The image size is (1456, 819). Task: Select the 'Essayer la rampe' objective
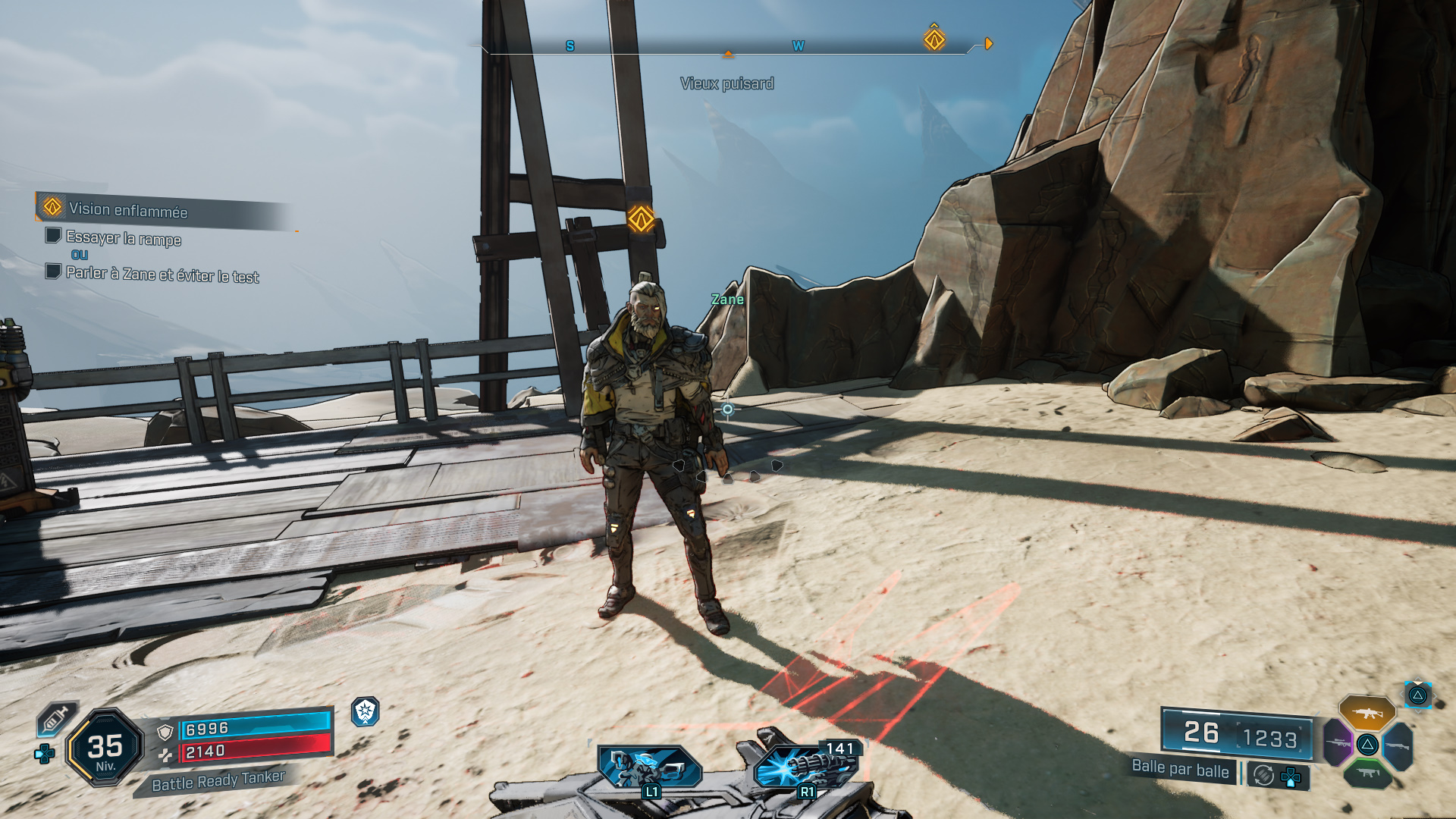(x=123, y=239)
